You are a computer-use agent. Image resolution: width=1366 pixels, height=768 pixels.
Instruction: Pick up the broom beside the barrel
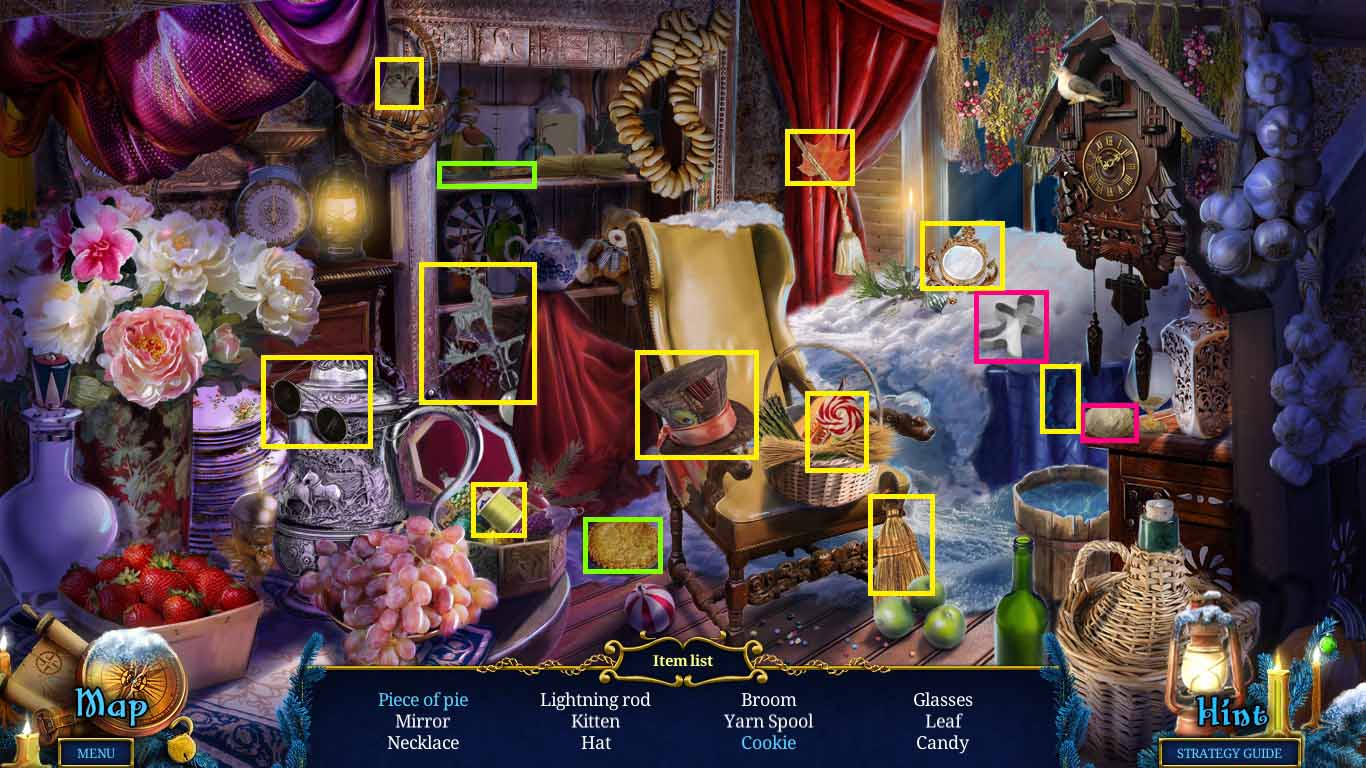[x=900, y=542]
